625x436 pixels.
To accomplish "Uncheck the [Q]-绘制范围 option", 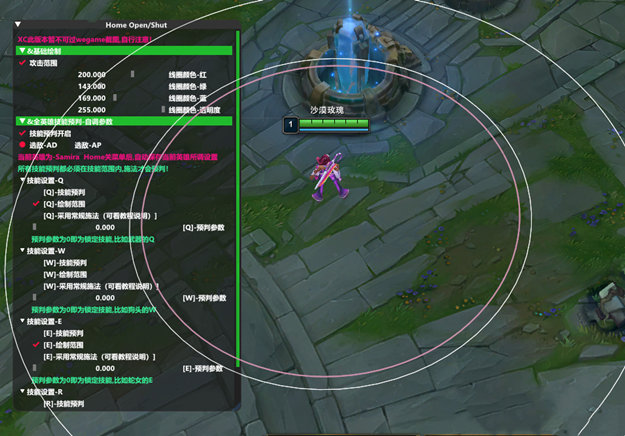I will pyautogui.click(x=36, y=203).
